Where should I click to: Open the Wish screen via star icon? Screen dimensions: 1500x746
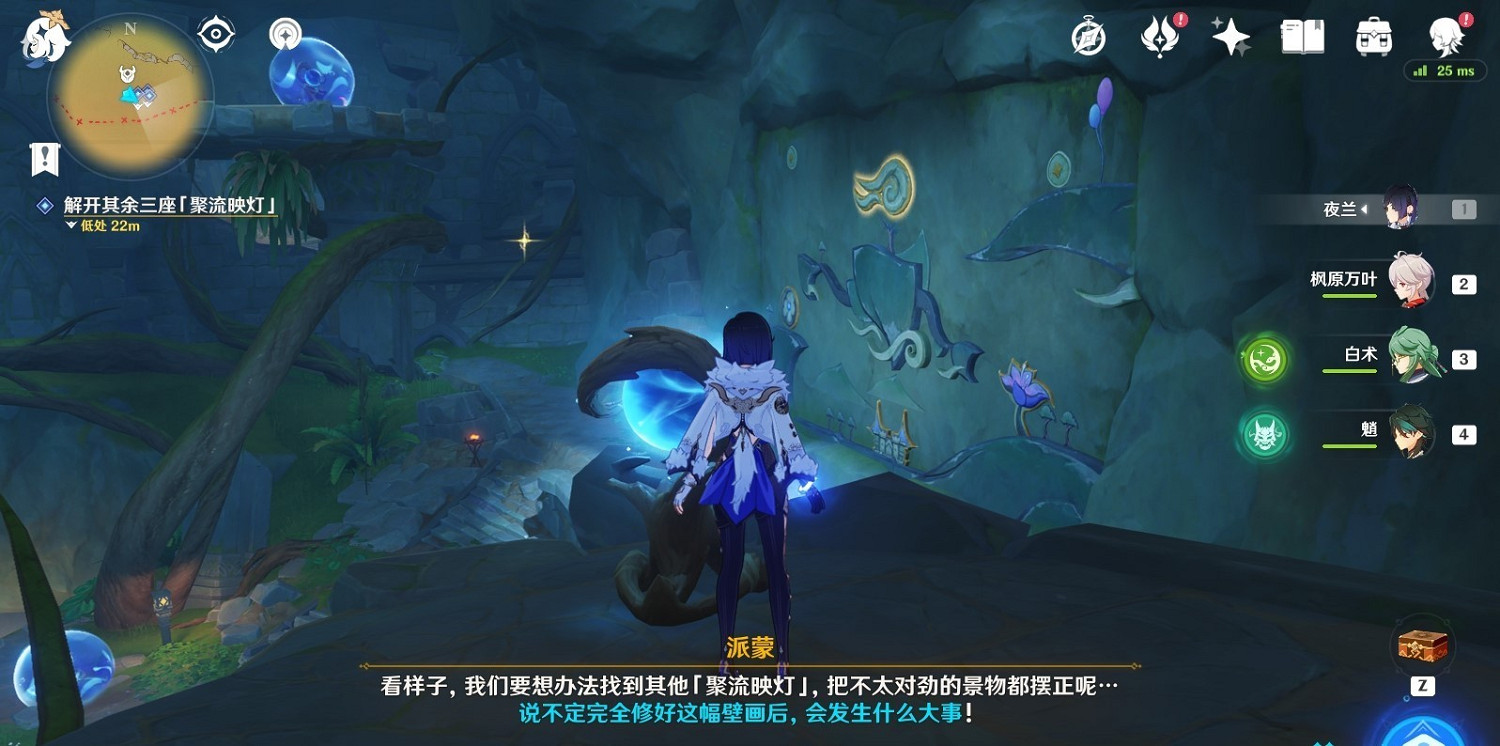pyautogui.click(x=1230, y=36)
